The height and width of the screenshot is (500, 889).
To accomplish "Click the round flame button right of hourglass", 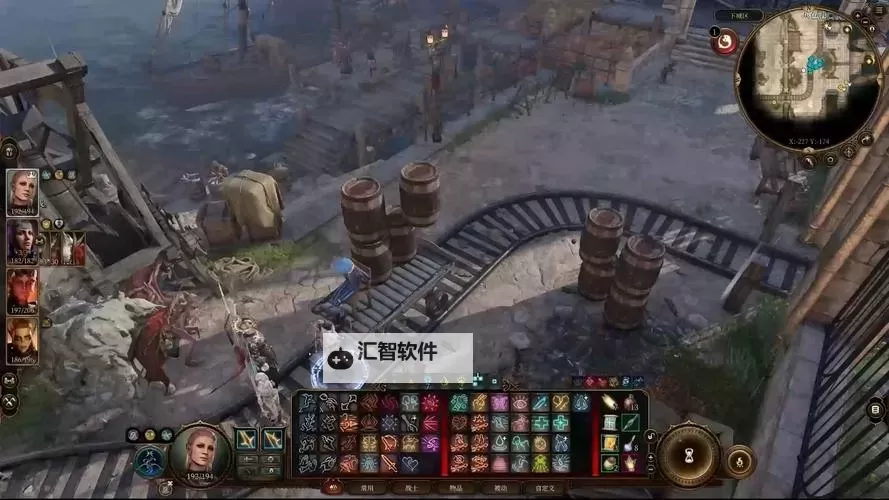I will [739, 461].
